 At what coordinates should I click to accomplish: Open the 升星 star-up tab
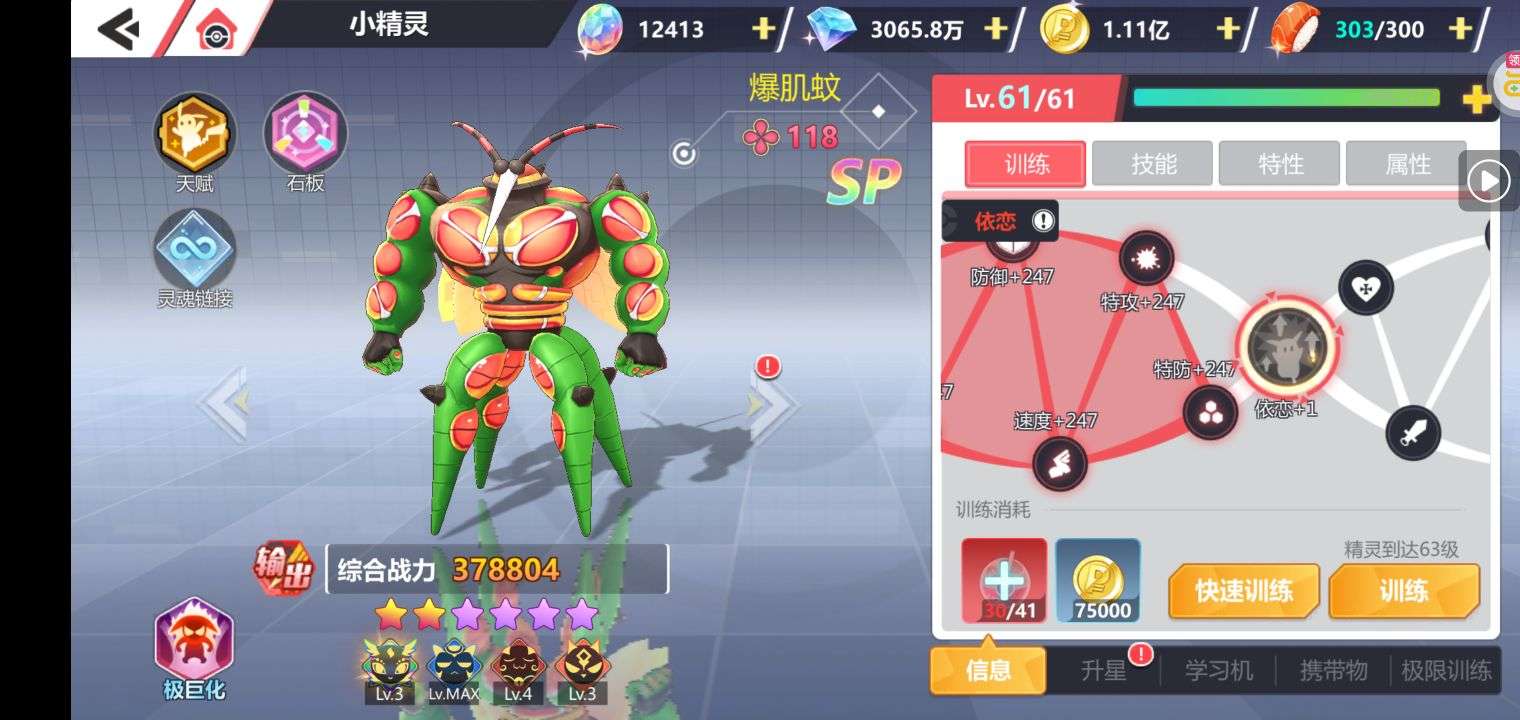[1104, 670]
